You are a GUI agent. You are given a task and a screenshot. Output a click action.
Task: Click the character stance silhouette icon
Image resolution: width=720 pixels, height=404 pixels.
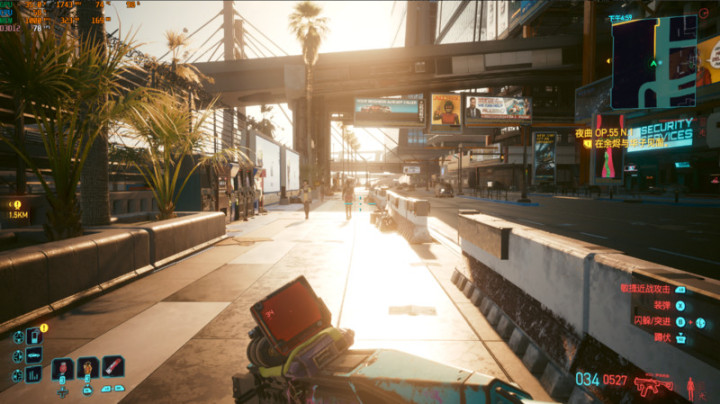point(691,386)
